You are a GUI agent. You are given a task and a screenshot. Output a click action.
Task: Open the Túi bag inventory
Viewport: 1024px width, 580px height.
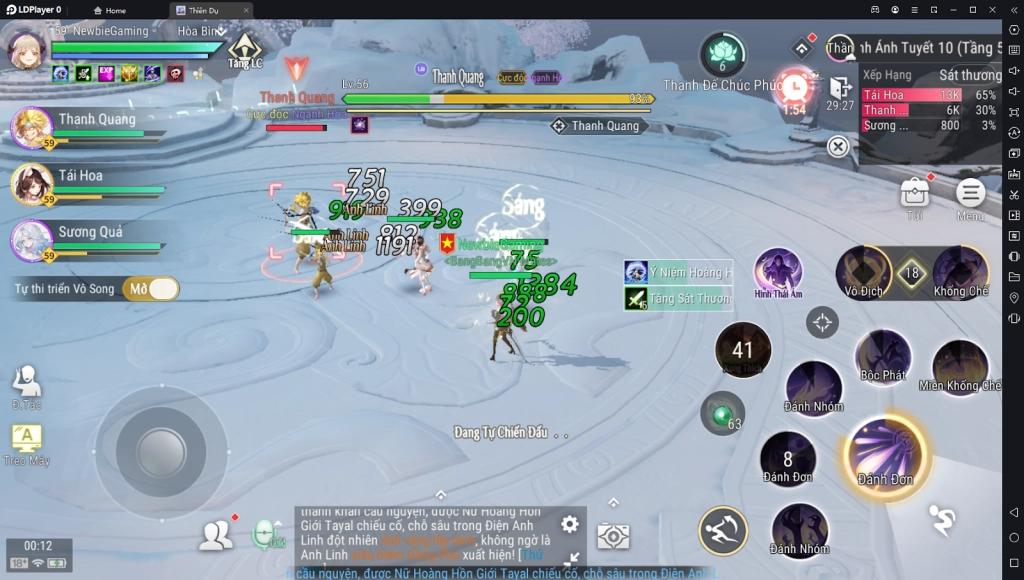tap(914, 194)
